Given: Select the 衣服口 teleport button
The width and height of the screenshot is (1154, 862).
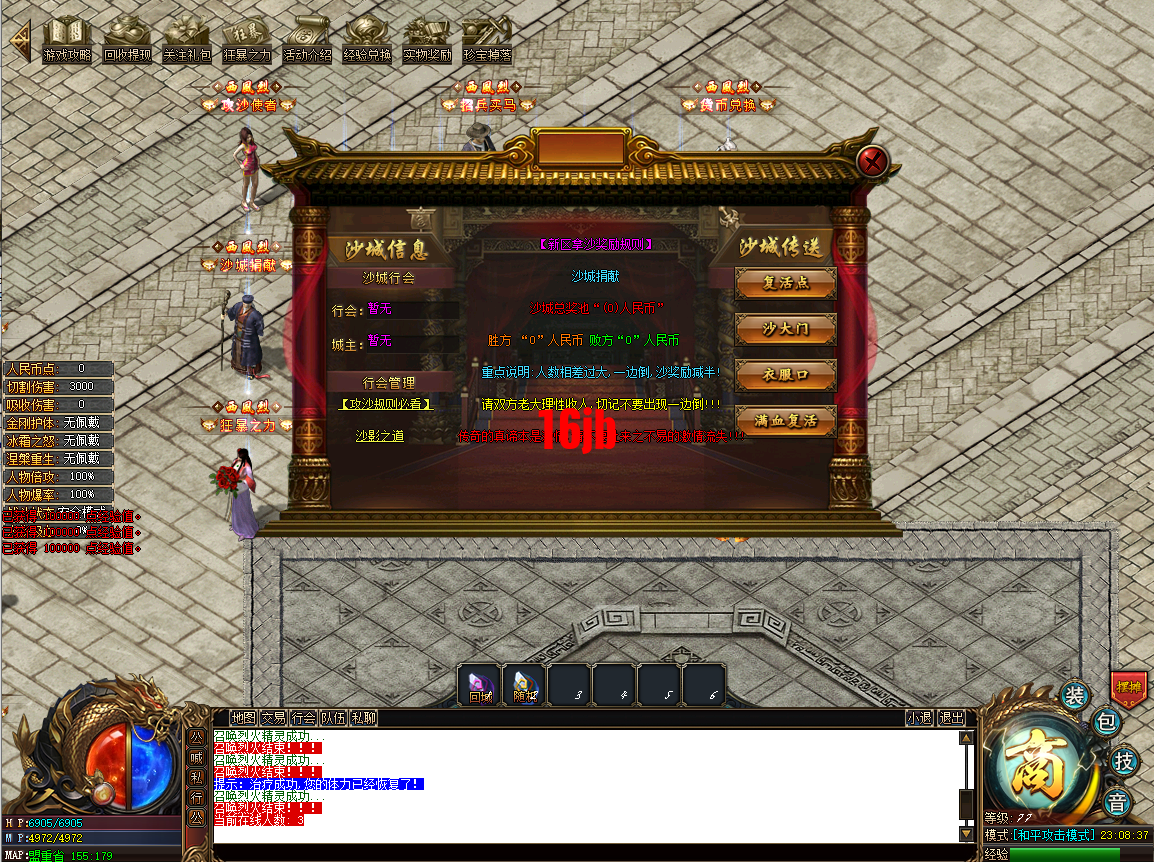Looking at the screenshot, I should click(785, 375).
